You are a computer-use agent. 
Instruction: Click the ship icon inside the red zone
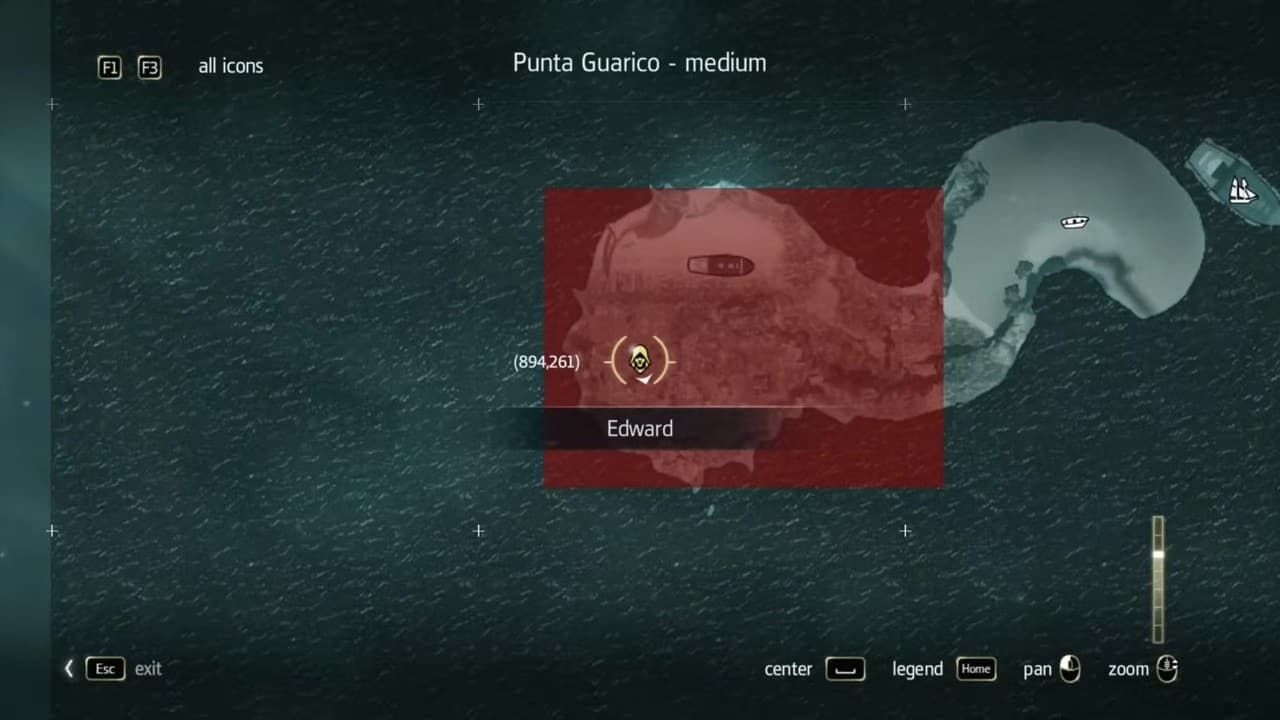(x=721, y=265)
